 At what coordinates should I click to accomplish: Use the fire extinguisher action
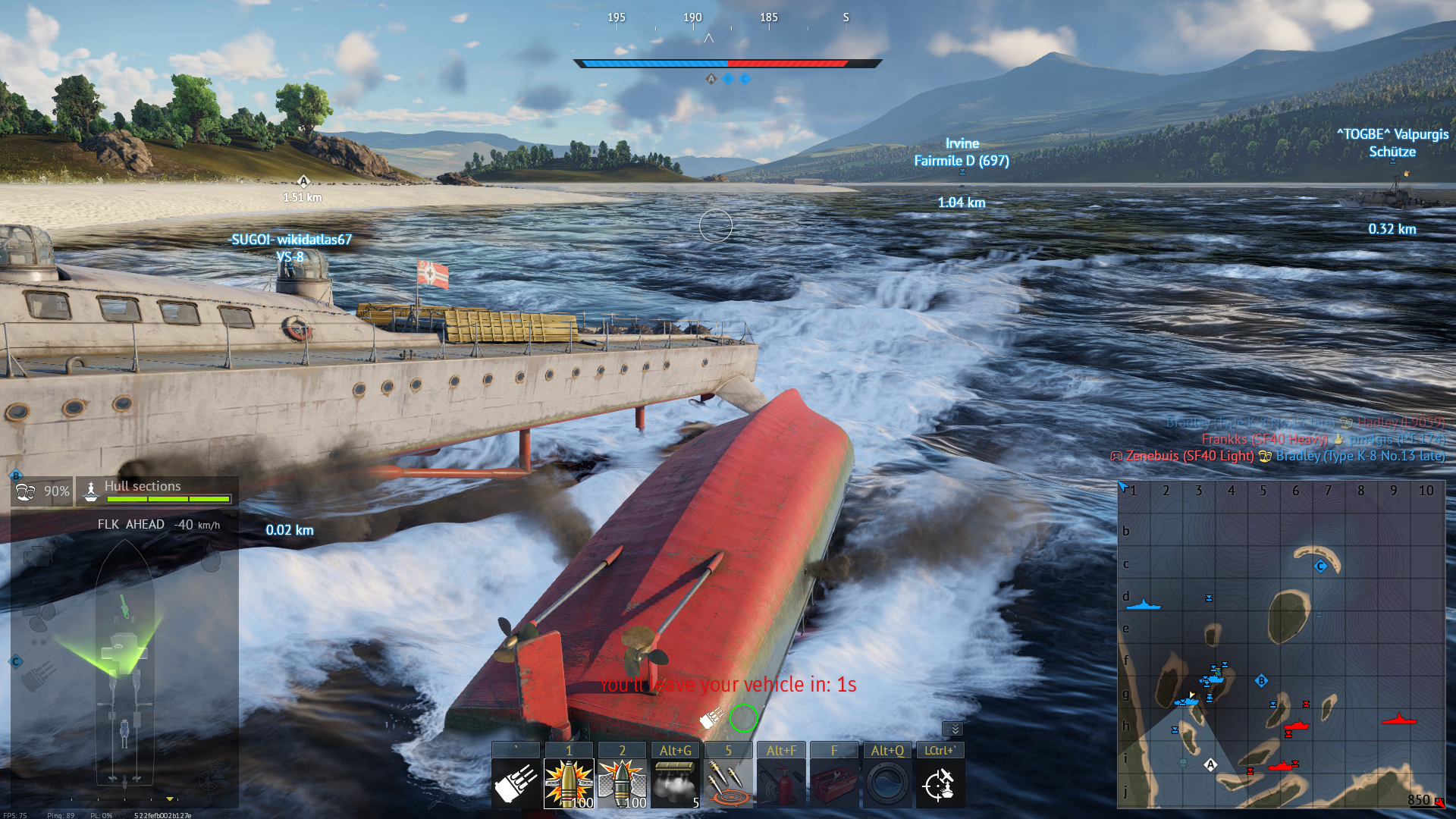tap(781, 783)
